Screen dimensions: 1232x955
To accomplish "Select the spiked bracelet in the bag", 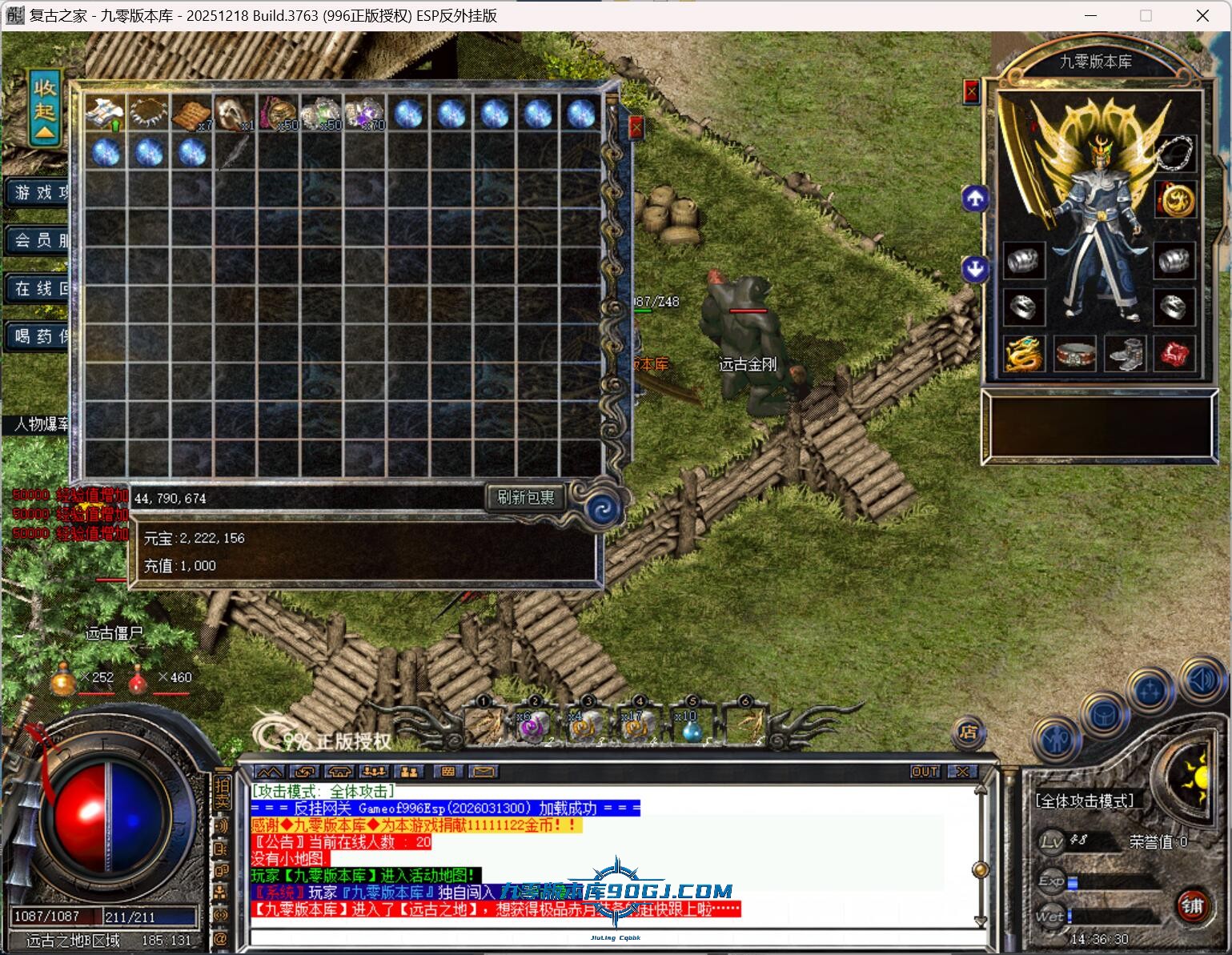I will [x=148, y=114].
